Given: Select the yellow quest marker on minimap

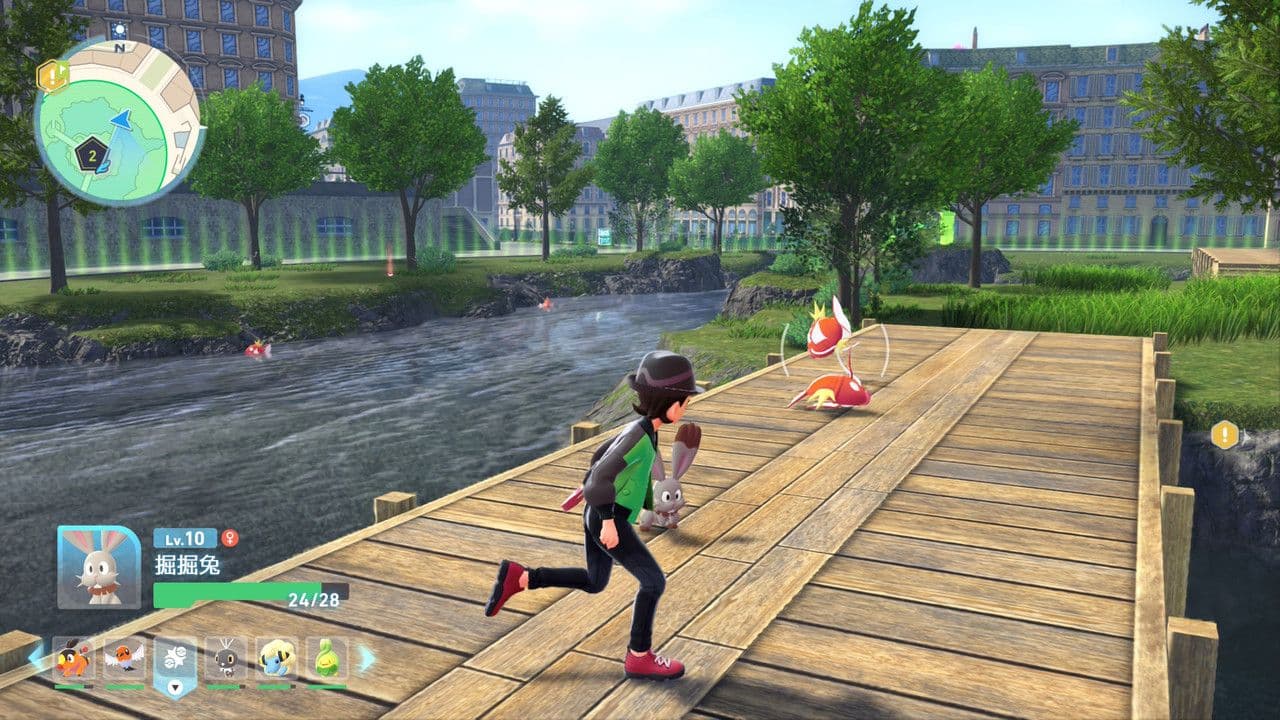Looking at the screenshot, I should pos(51,75).
